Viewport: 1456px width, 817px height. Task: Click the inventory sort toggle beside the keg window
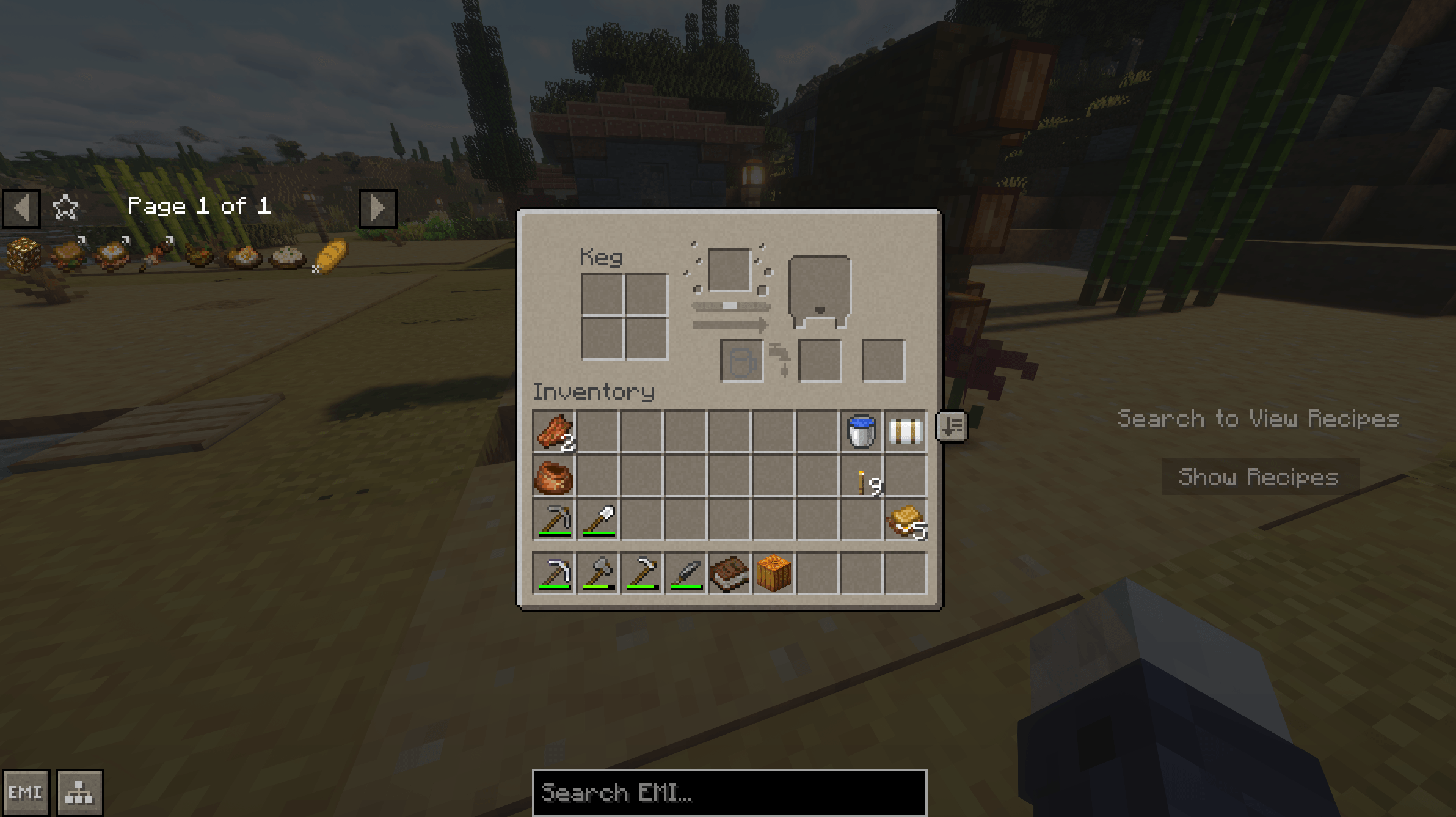(952, 426)
